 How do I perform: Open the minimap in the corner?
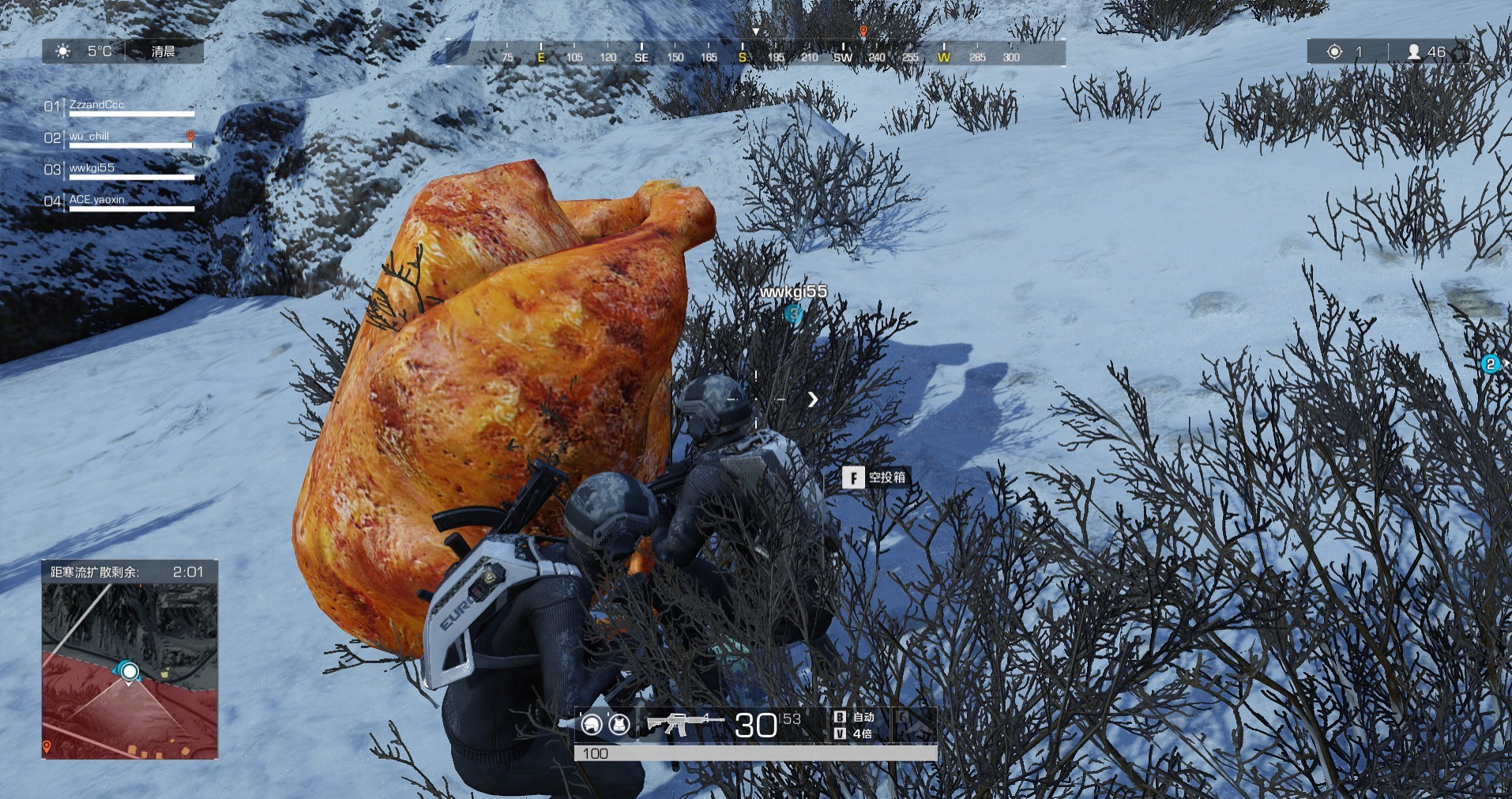coord(130,671)
